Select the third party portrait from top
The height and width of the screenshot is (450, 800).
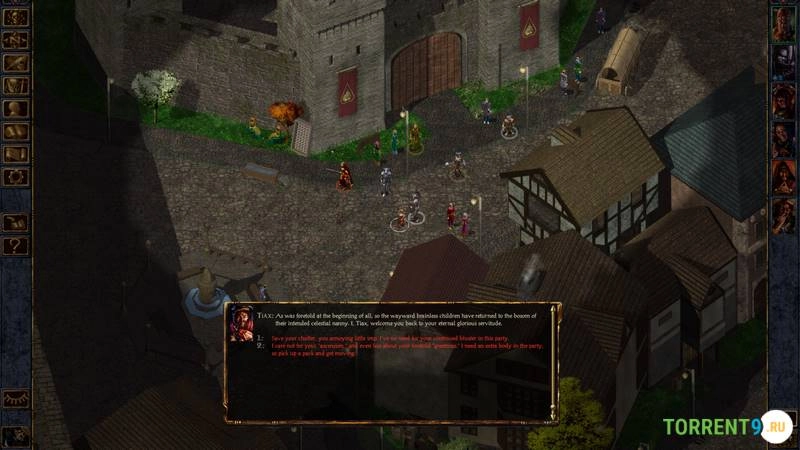[783, 100]
